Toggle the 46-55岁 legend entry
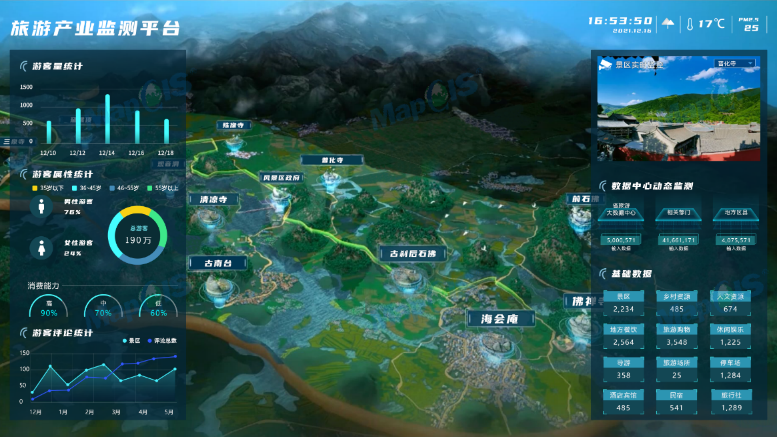This screenshot has height=437, width=777. [127, 187]
